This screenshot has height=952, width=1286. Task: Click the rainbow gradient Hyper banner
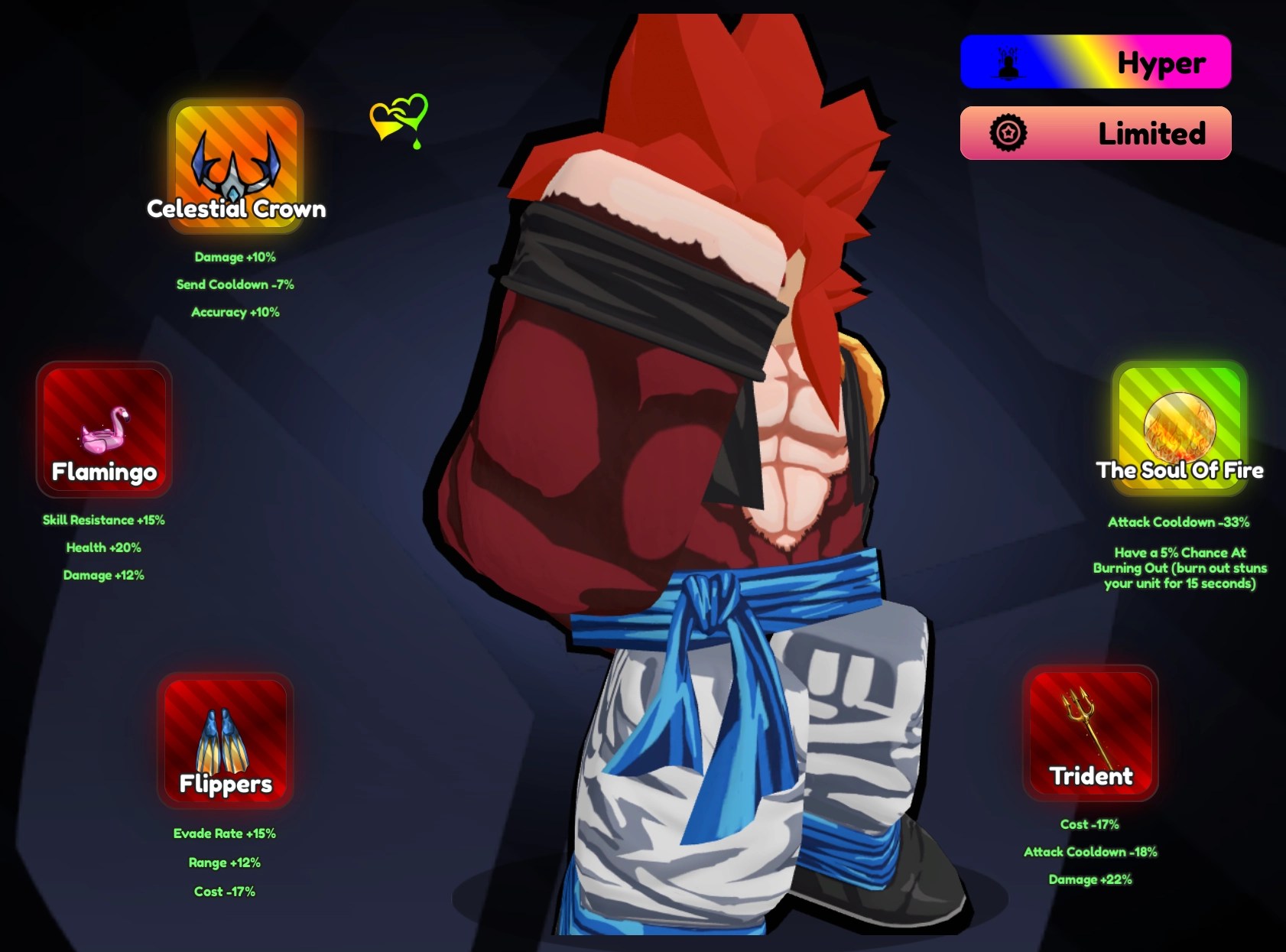click(1096, 61)
